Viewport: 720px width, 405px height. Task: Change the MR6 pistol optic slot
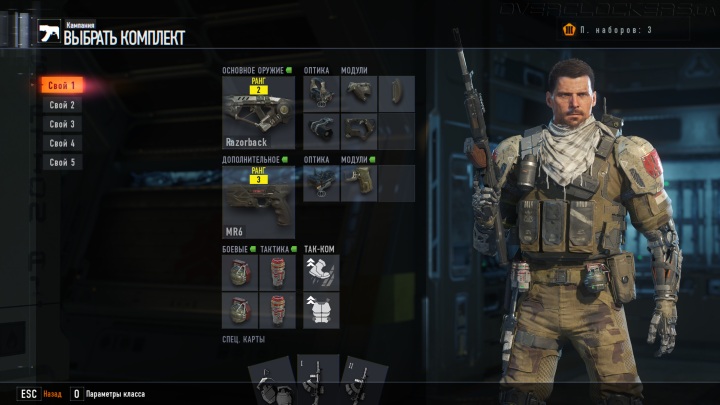tap(320, 183)
